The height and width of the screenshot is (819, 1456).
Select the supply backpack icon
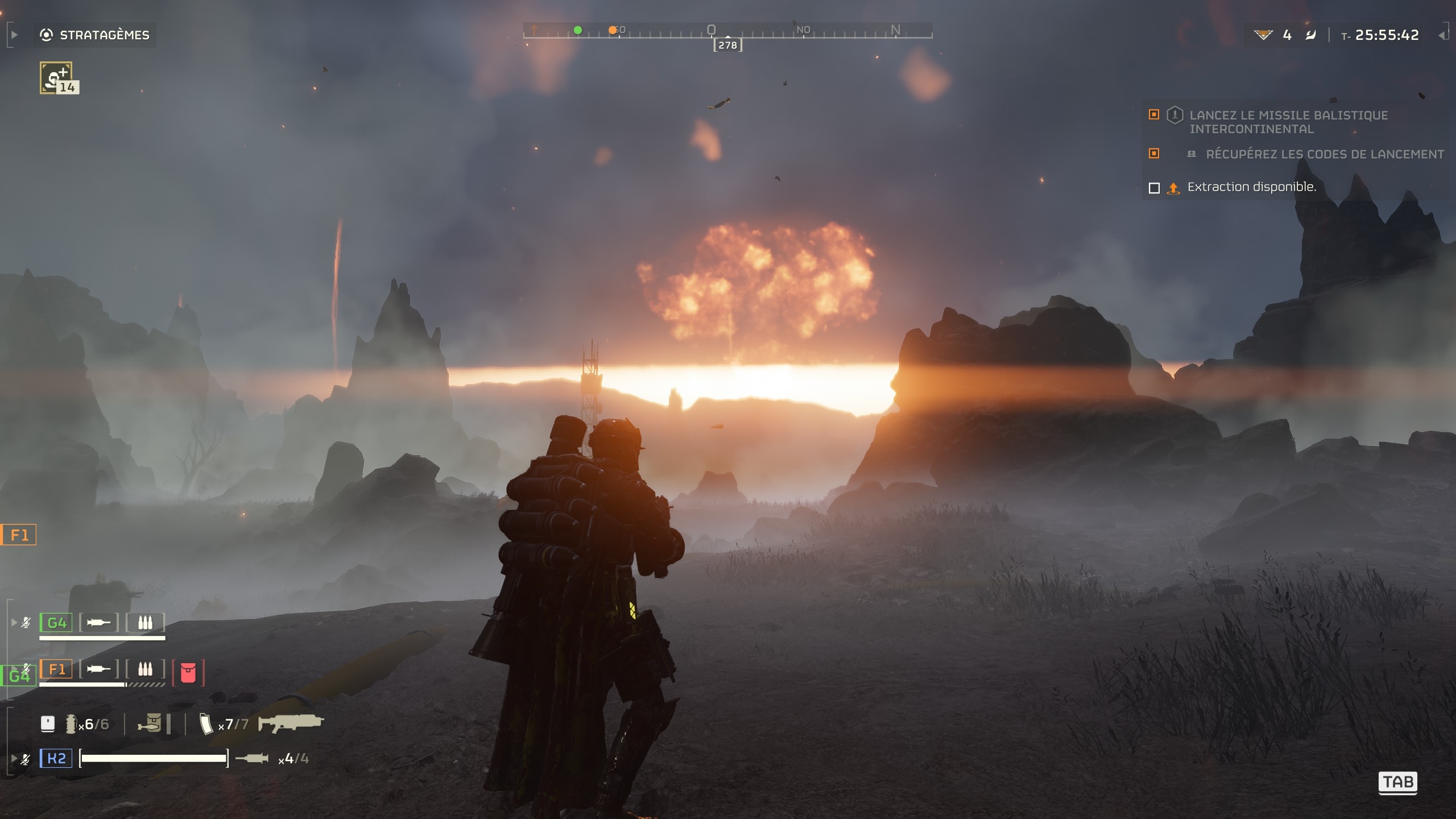click(150, 723)
